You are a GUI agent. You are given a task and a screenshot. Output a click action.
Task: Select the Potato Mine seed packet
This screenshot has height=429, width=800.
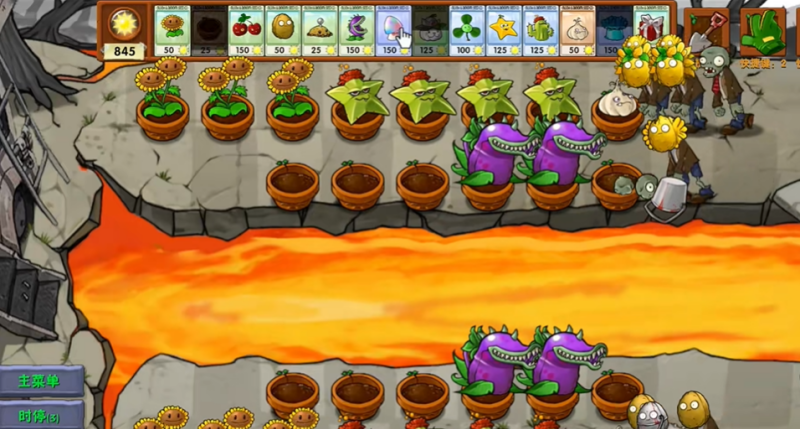coord(319,30)
